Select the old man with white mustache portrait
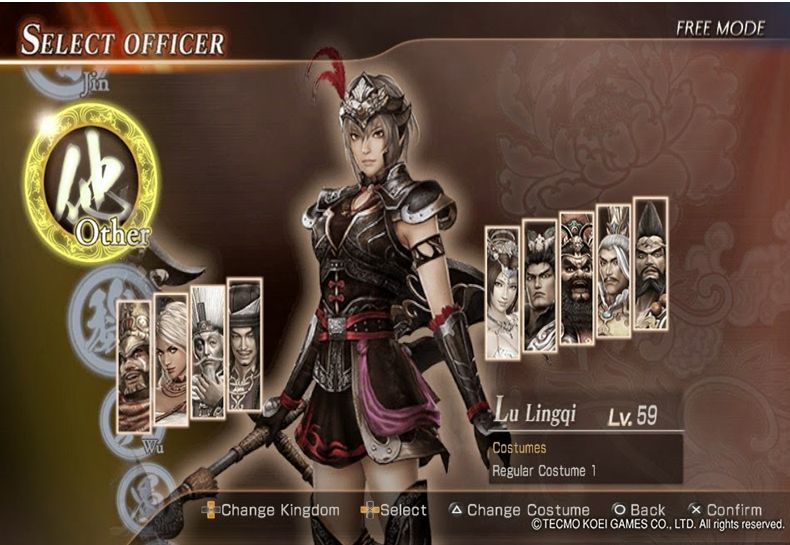The image size is (790, 545). 207,352
